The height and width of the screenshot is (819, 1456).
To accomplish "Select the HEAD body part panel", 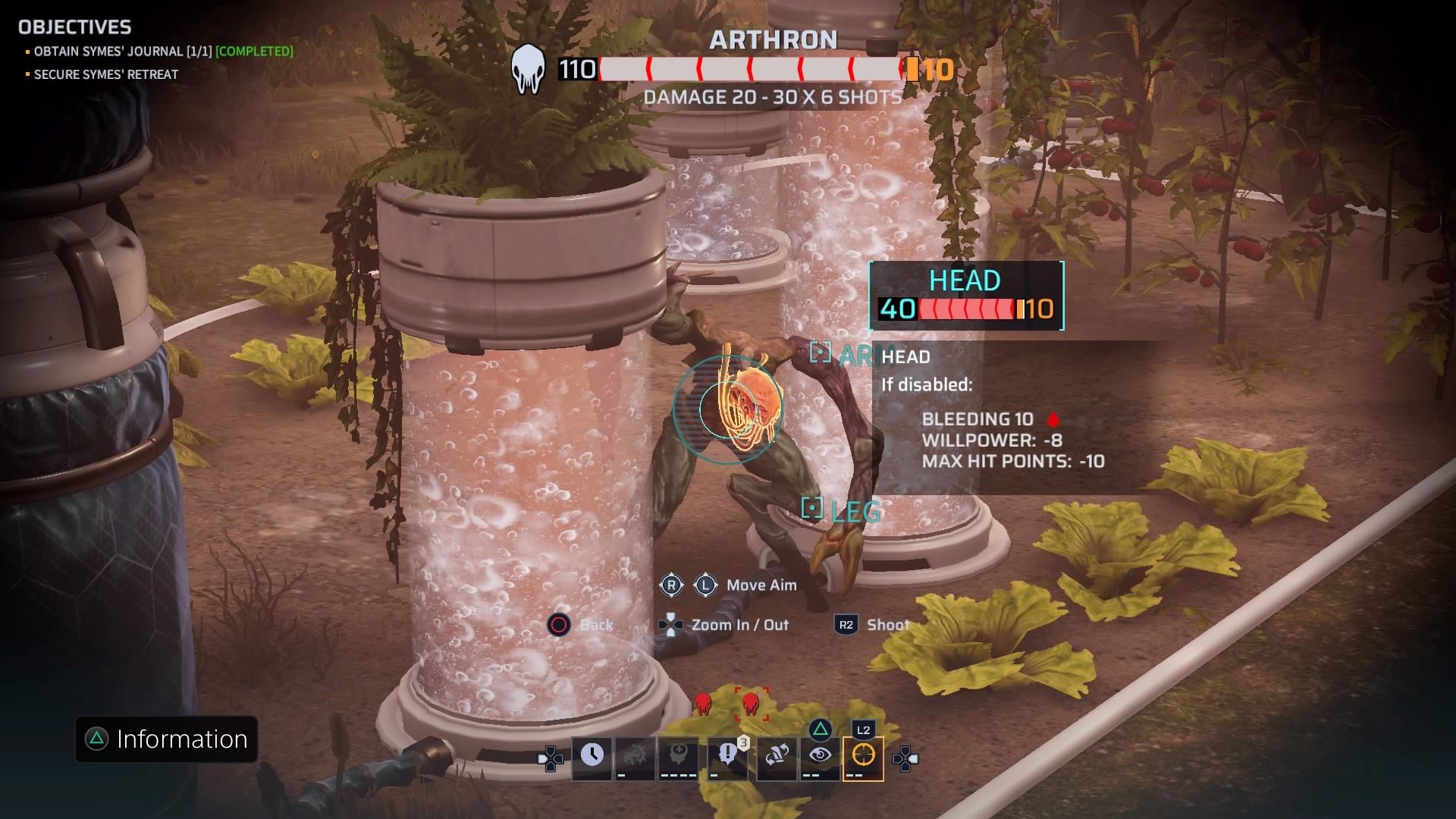I will 965,296.
